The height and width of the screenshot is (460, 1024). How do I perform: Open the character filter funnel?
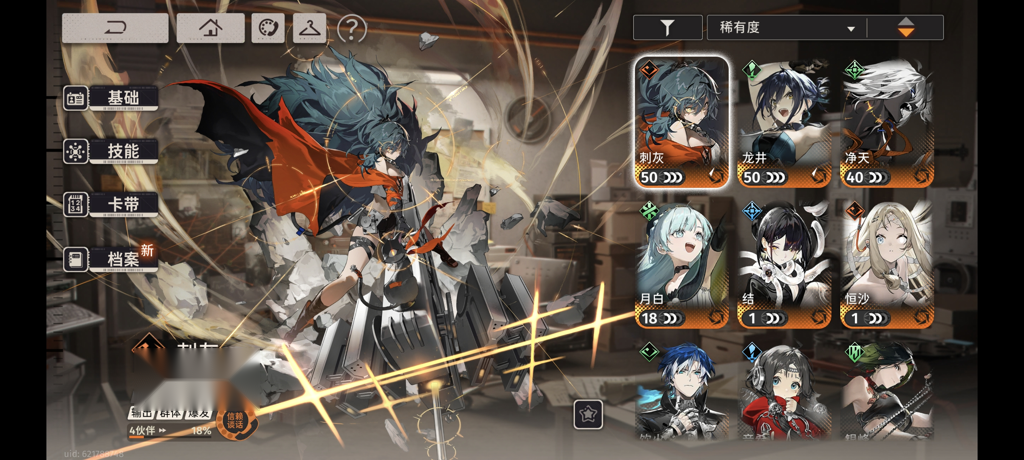point(668,28)
